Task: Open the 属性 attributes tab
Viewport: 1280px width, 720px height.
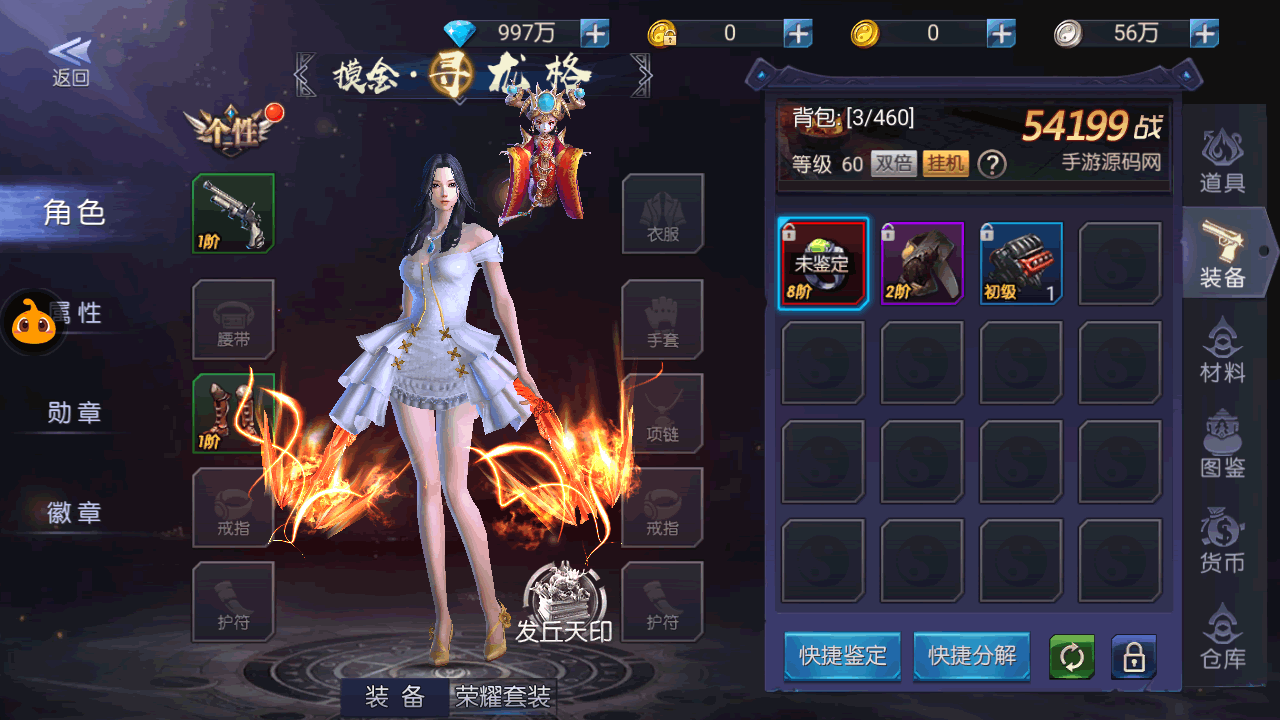Action: (x=76, y=313)
